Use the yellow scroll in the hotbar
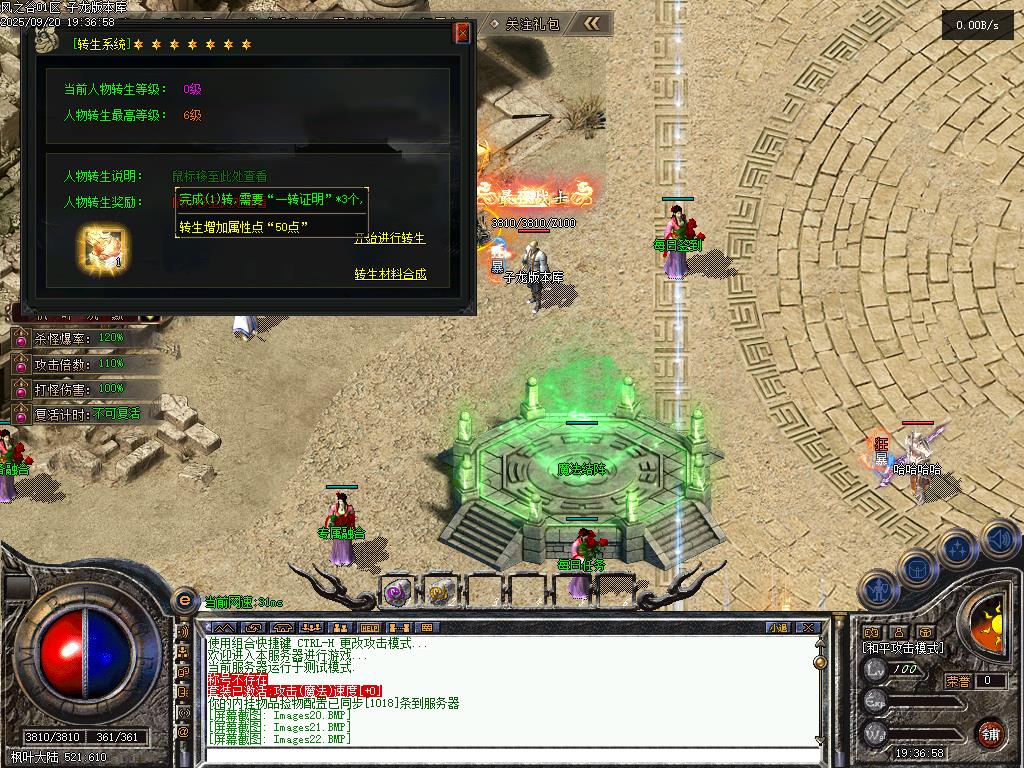Screen dimensions: 1024x768 point(438,592)
